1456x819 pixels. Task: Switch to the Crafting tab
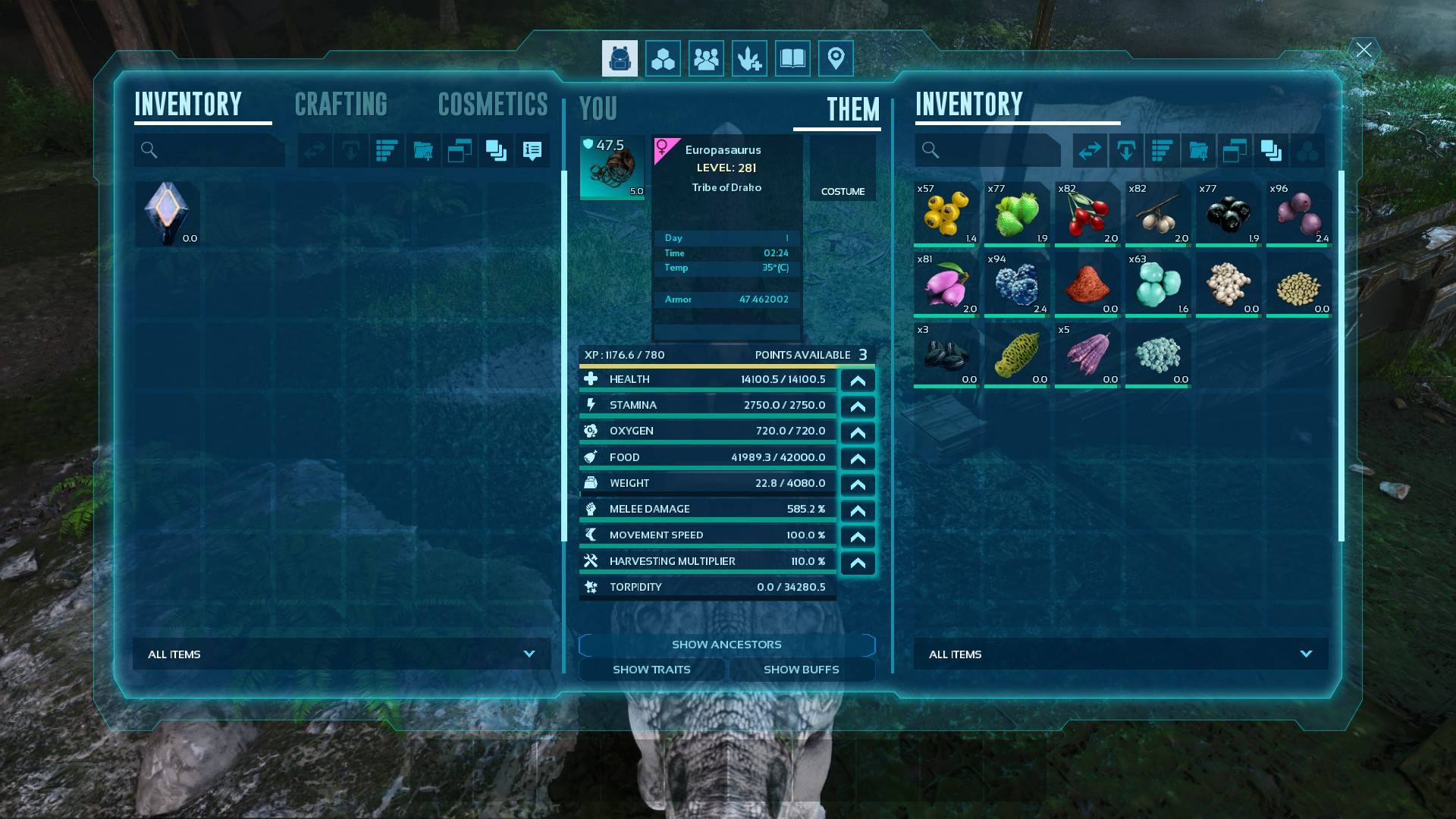pyautogui.click(x=340, y=105)
